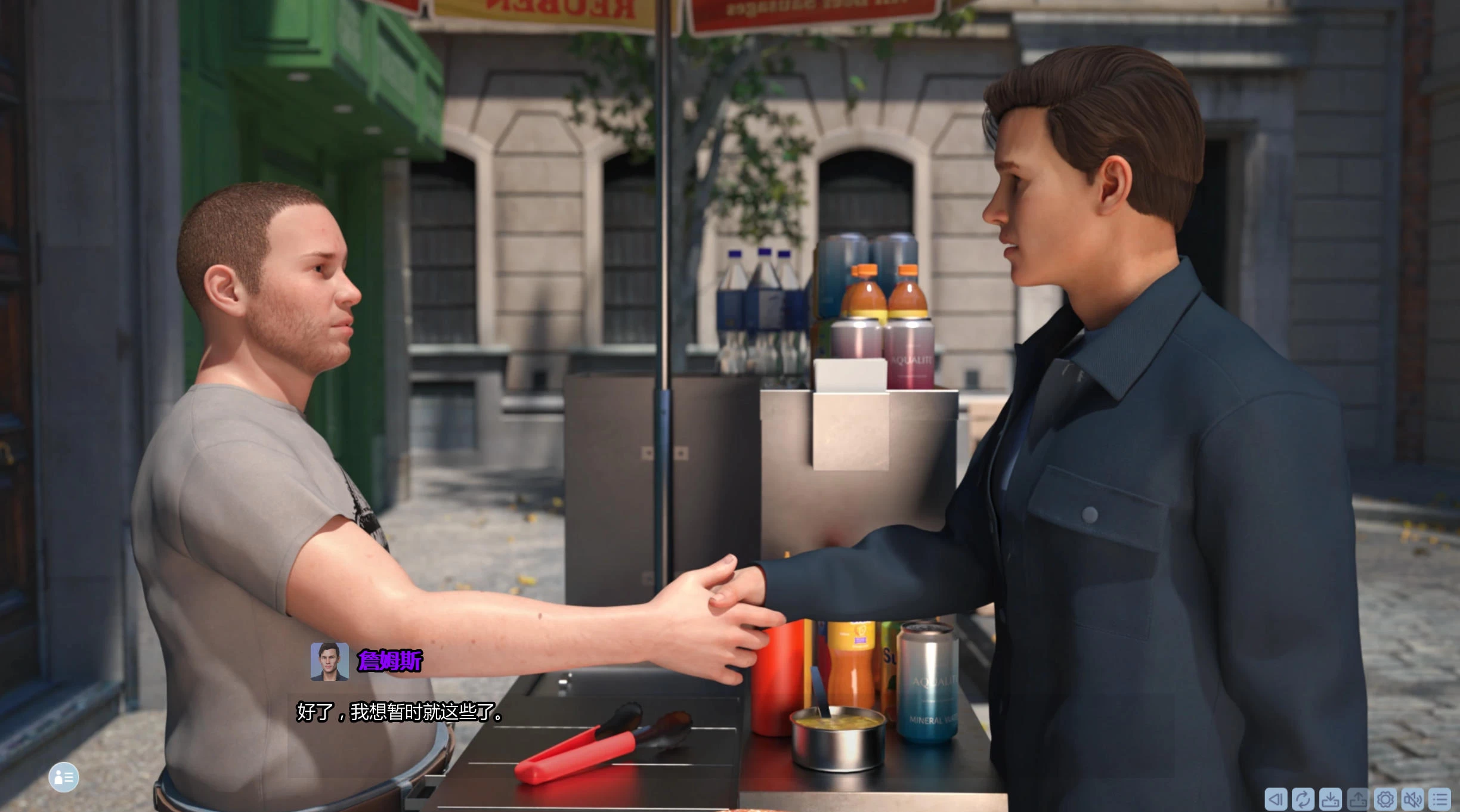Go back to the previous dialogue line
This screenshot has width=1460, height=812.
(x=1275, y=799)
